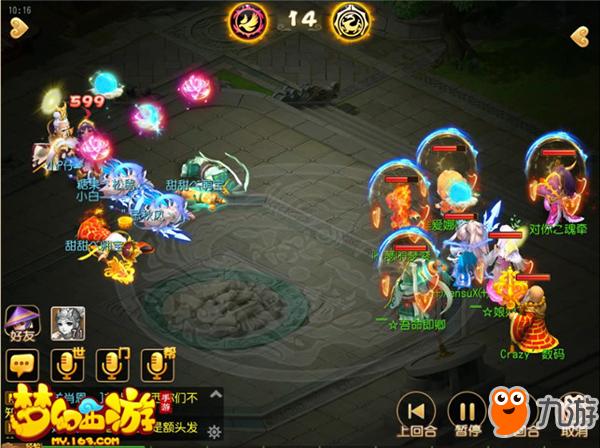The width and height of the screenshot is (600, 448).
Task: Open the 好友 friends list
Action: click(20, 324)
